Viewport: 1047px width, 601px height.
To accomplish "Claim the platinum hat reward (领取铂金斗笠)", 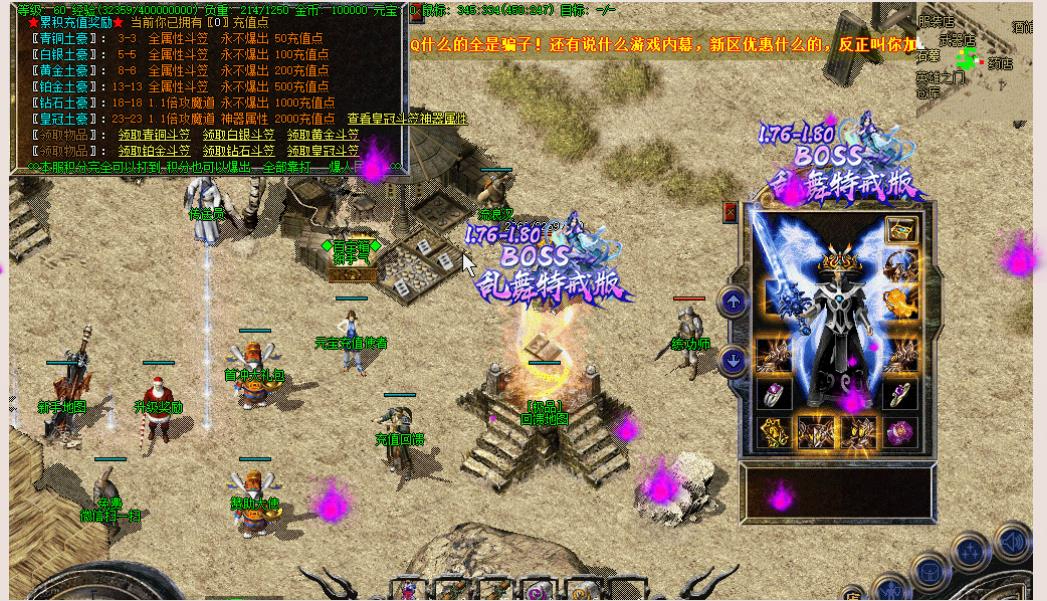I will [x=154, y=151].
